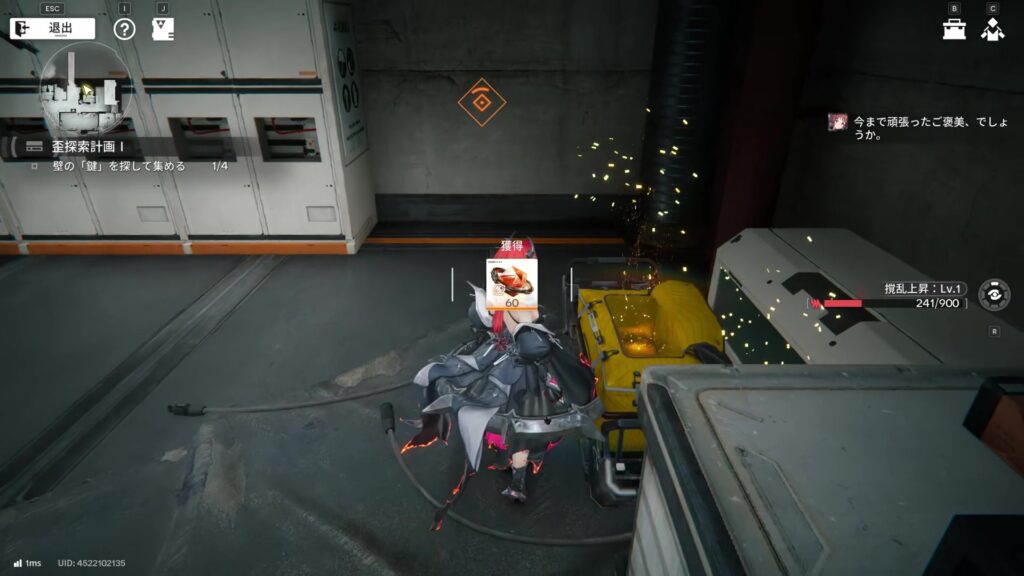This screenshot has width=1024, height=576.
Task: Click the 退出 exit button
Action: (x=52, y=29)
